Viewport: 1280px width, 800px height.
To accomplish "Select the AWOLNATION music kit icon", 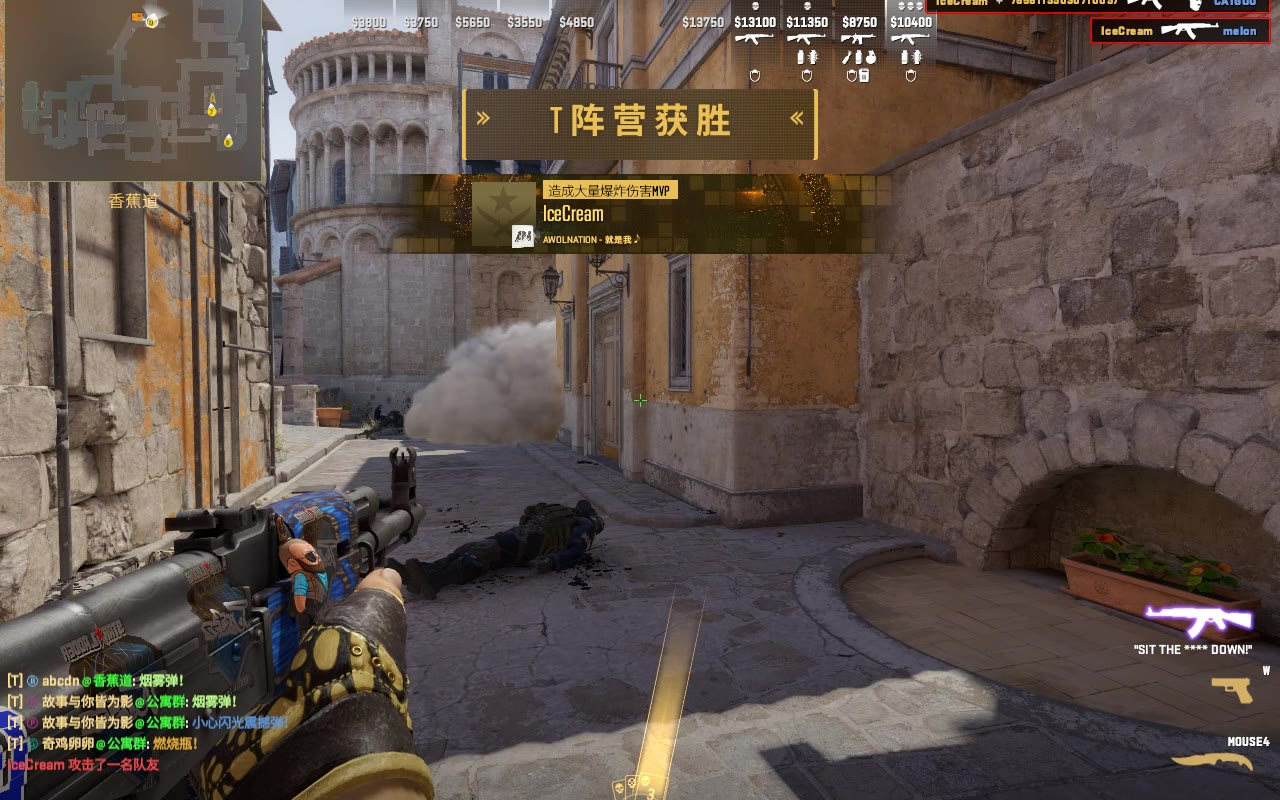I will point(522,237).
